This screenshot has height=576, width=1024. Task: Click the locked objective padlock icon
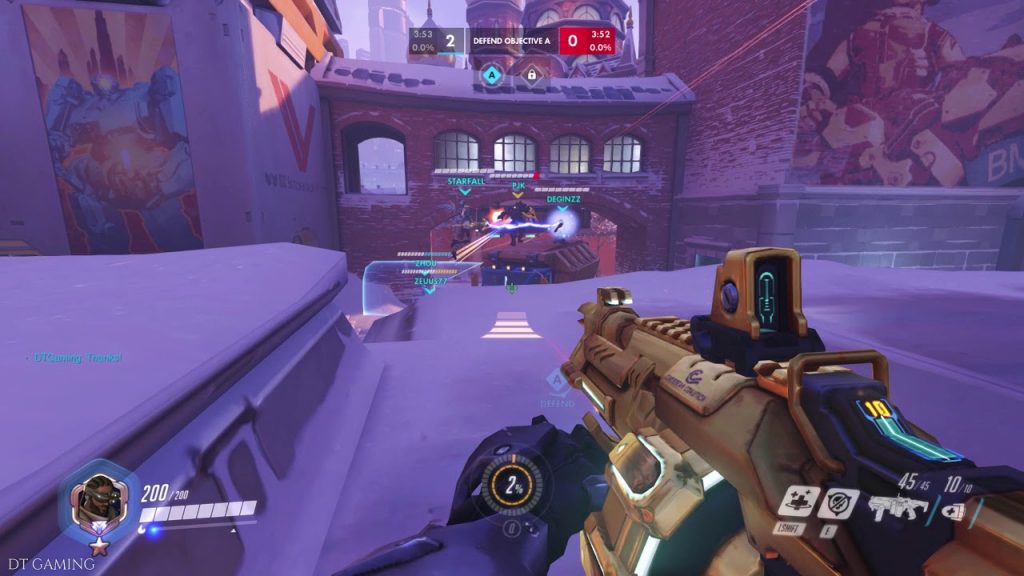532,73
